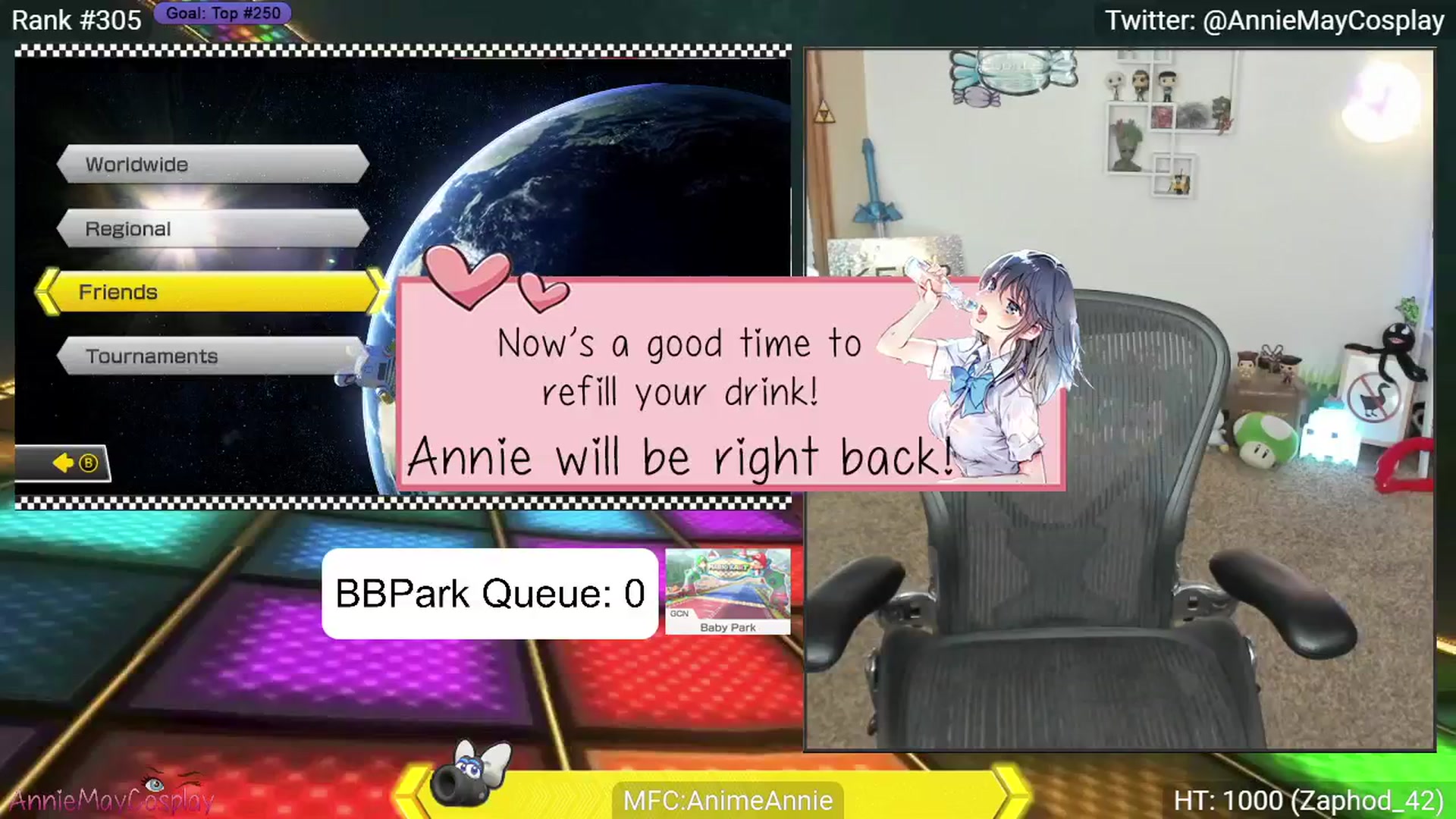Image resolution: width=1456 pixels, height=819 pixels.
Task: Choose the Regional menu entry
Action: point(212,228)
